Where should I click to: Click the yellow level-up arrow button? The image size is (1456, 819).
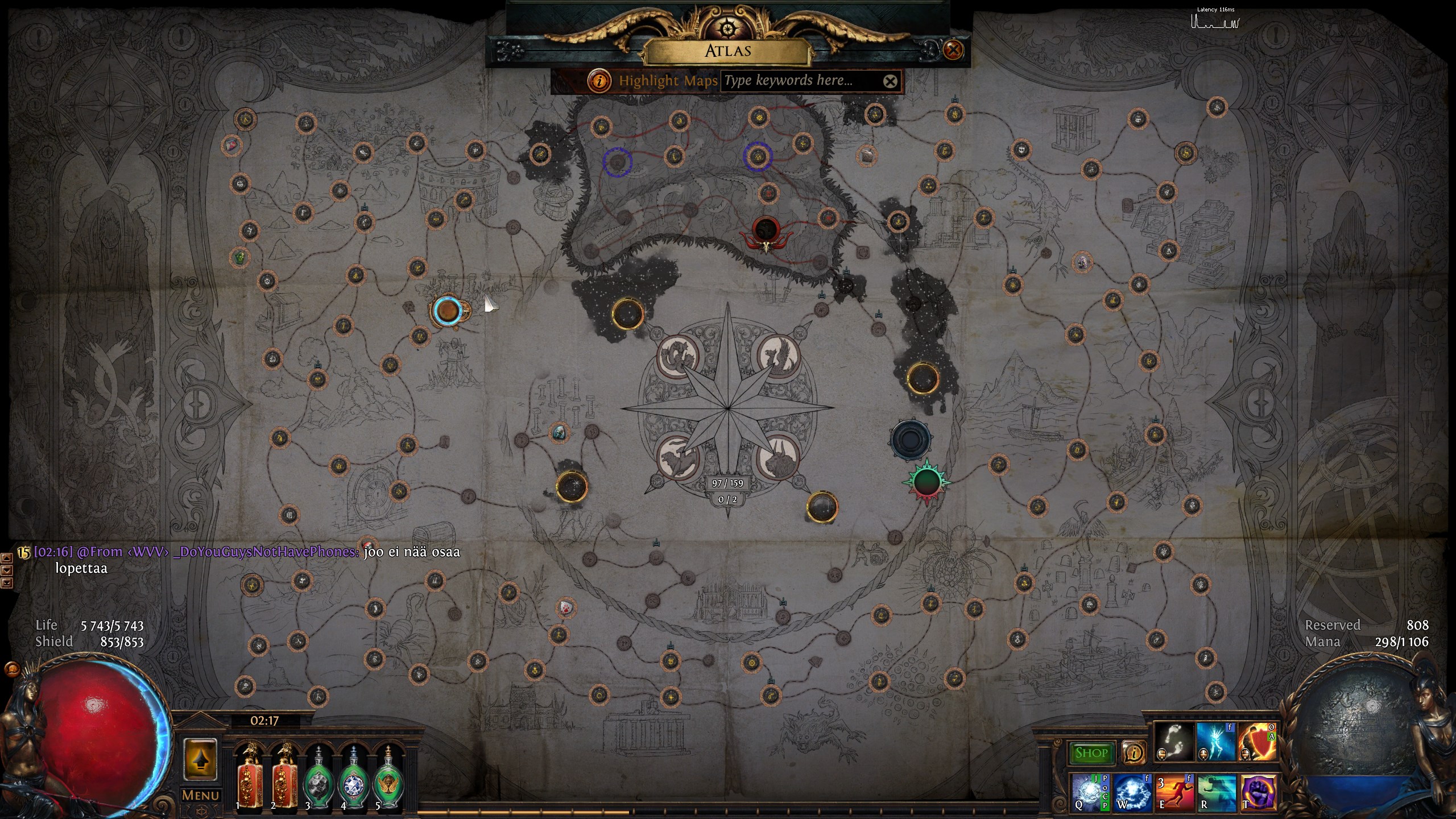point(200,760)
